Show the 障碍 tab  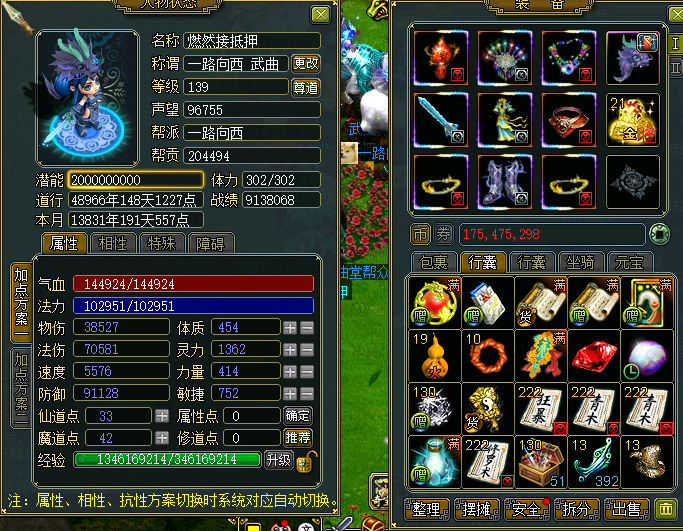(x=212, y=243)
